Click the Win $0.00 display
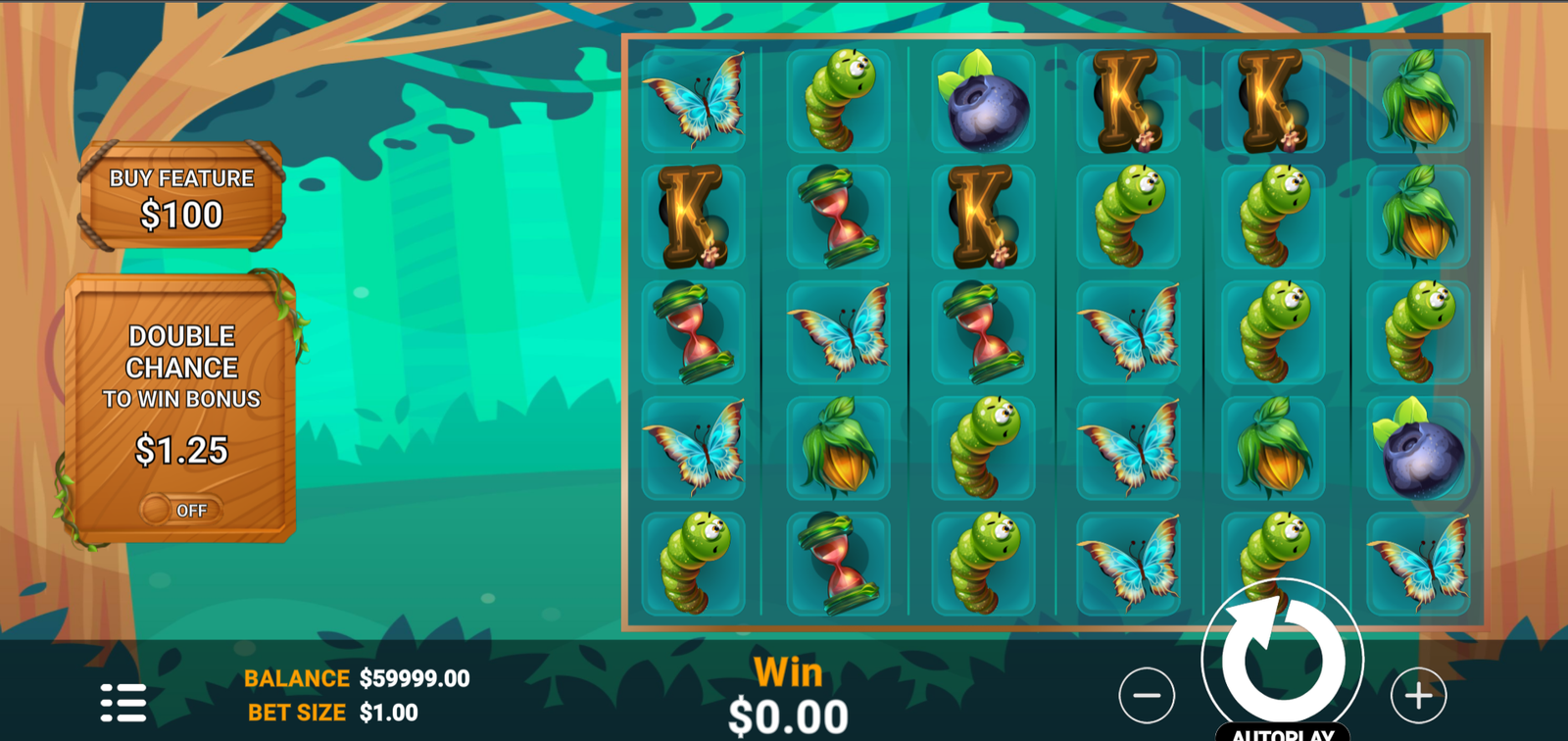Image resolution: width=1568 pixels, height=741 pixels. pos(789,696)
